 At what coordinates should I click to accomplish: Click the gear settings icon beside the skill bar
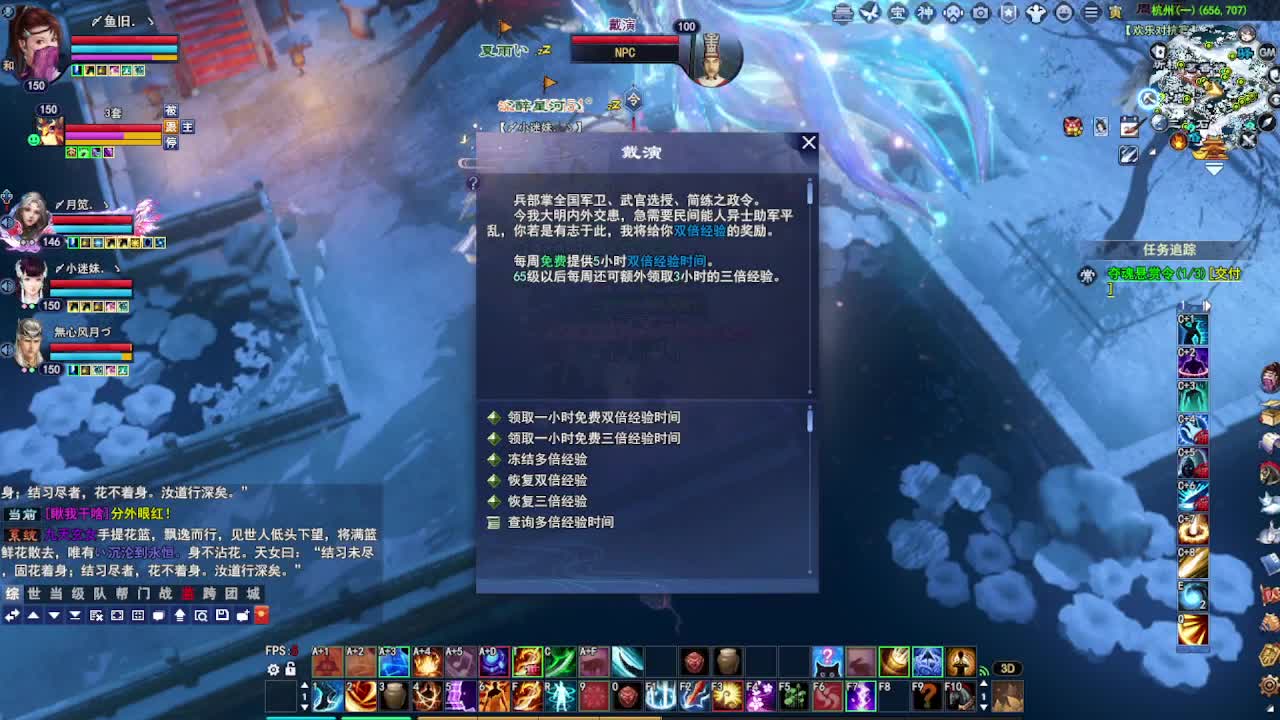[272, 668]
